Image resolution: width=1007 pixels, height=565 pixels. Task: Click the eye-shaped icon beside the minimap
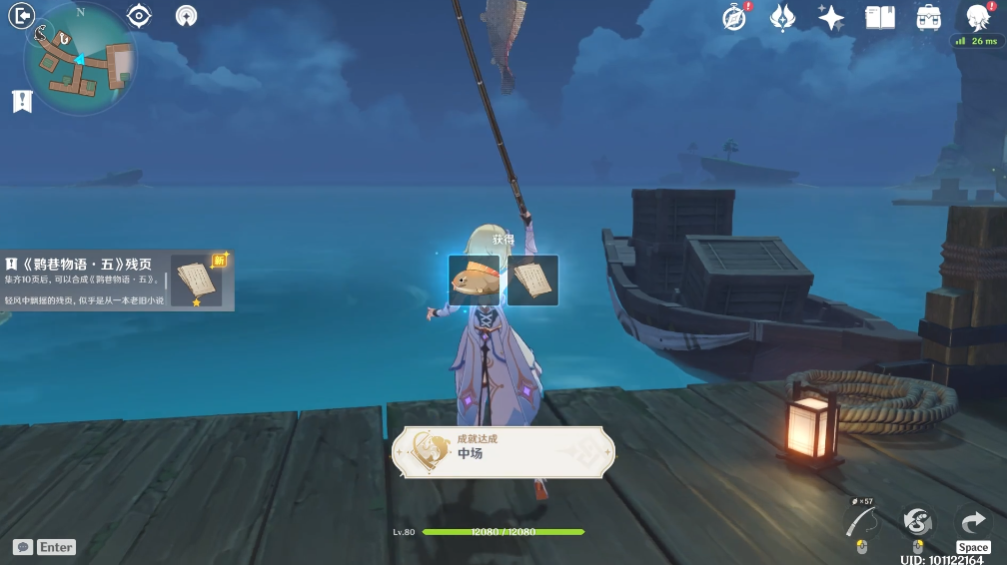click(139, 16)
